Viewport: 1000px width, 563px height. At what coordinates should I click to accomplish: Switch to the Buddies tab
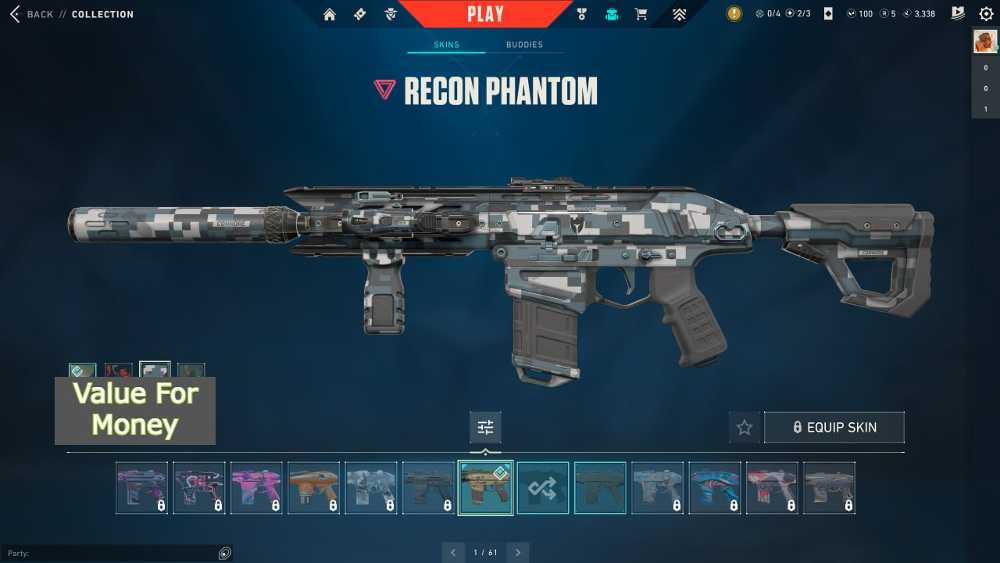tap(524, 45)
